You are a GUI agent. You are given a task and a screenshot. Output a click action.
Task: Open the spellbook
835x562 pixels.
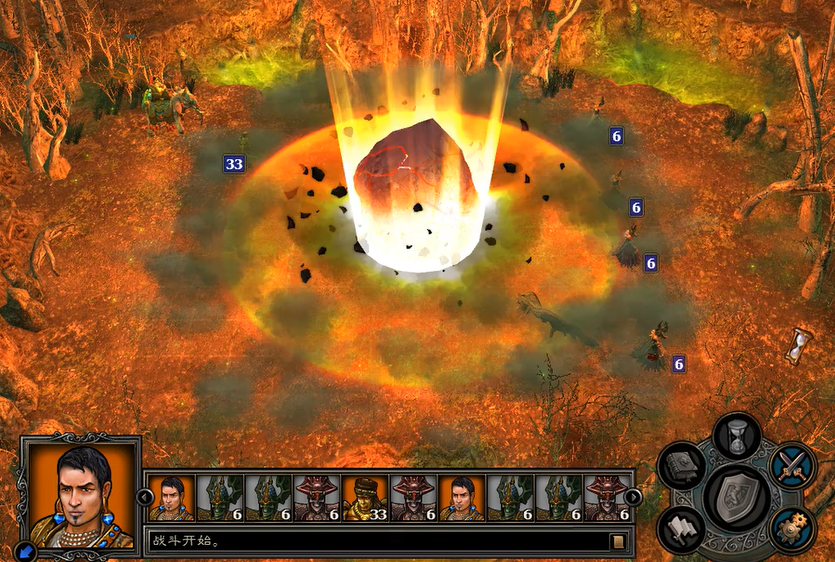[683, 468]
